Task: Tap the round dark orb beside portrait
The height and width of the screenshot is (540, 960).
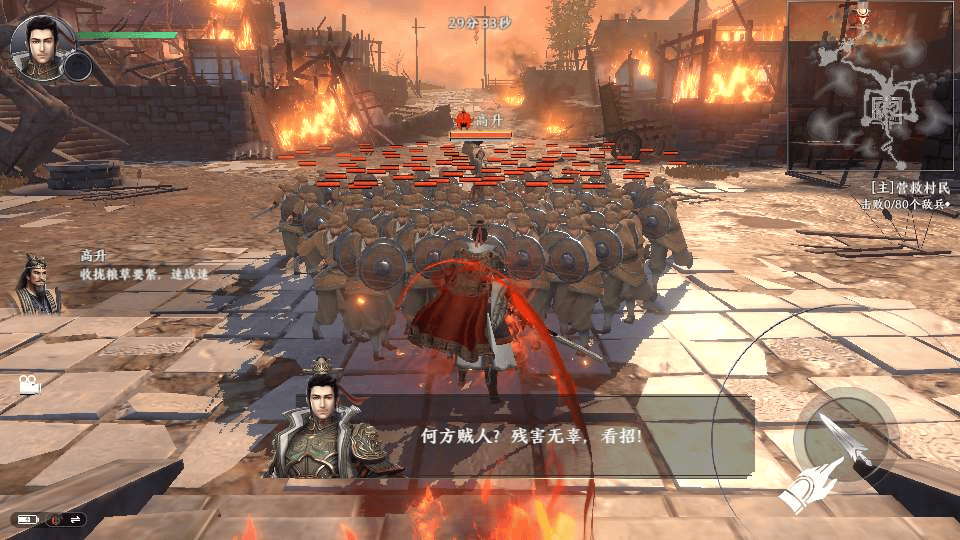Action: click(78, 66)
